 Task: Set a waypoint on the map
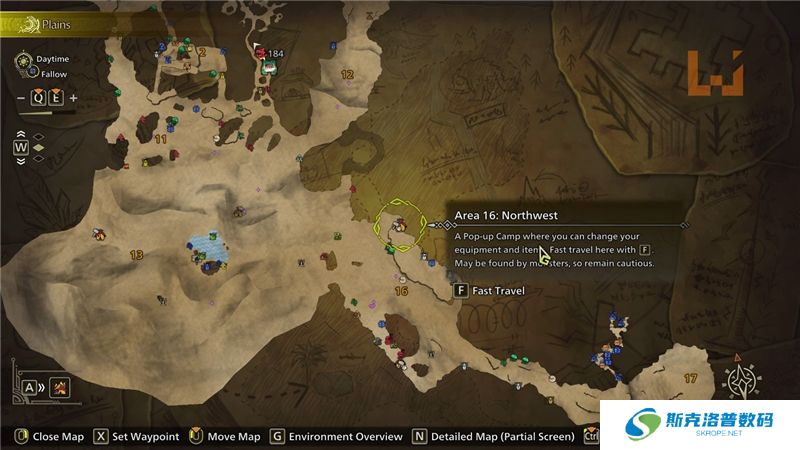pos(138,437)
